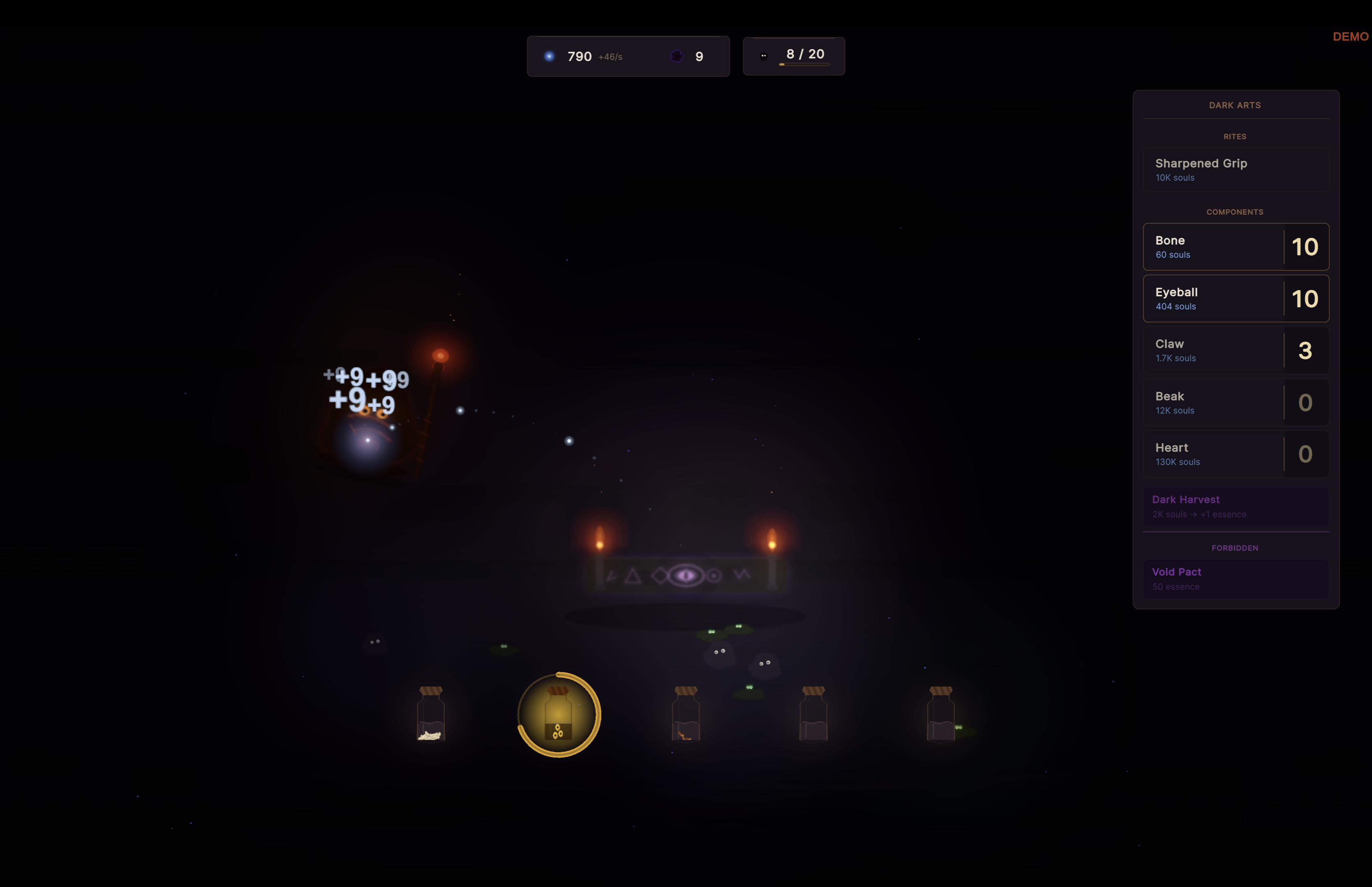Purchase the Sharpened Grip rite
The image size is (1372, 887).
click(x=1236, y=169)
